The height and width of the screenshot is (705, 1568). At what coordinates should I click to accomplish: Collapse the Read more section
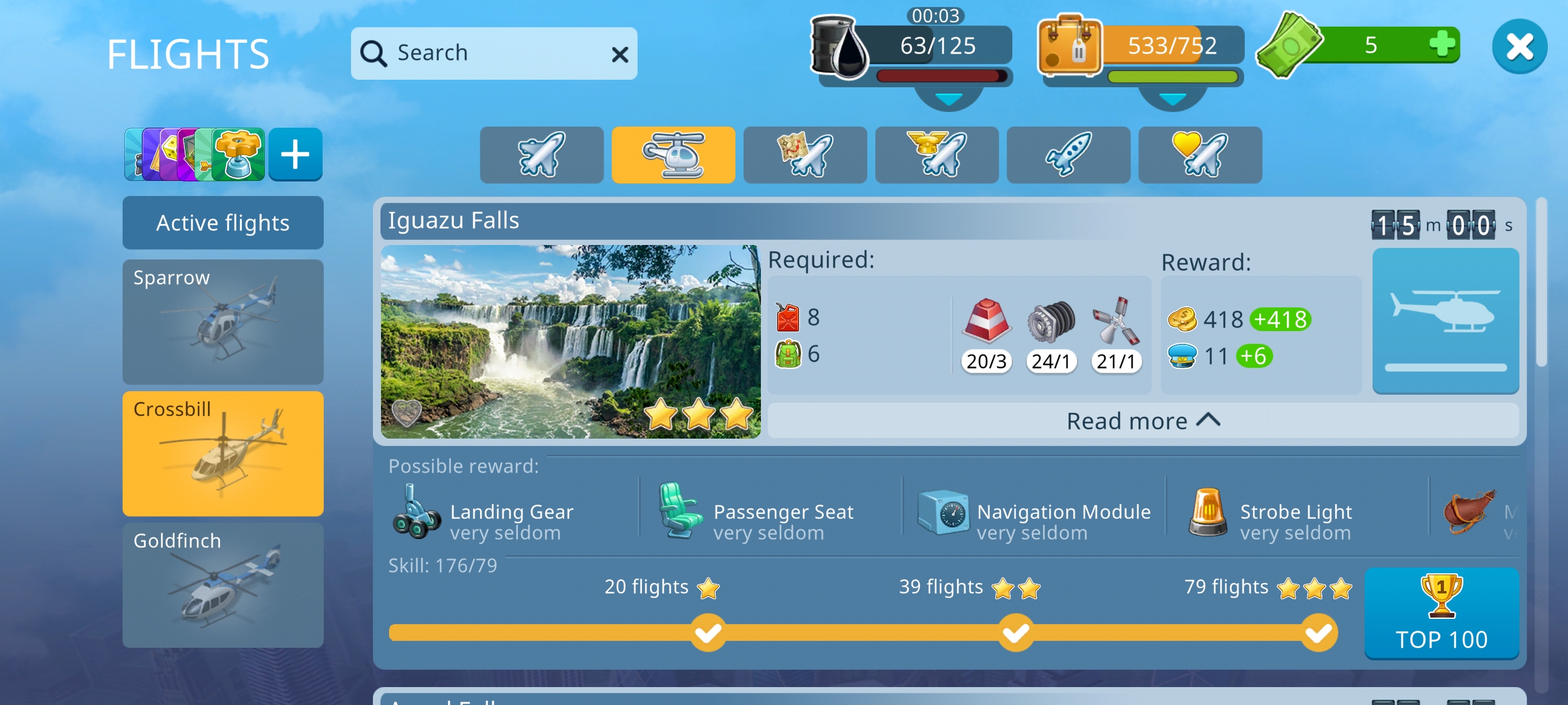pyautogui.click(x=1142, y=421)
